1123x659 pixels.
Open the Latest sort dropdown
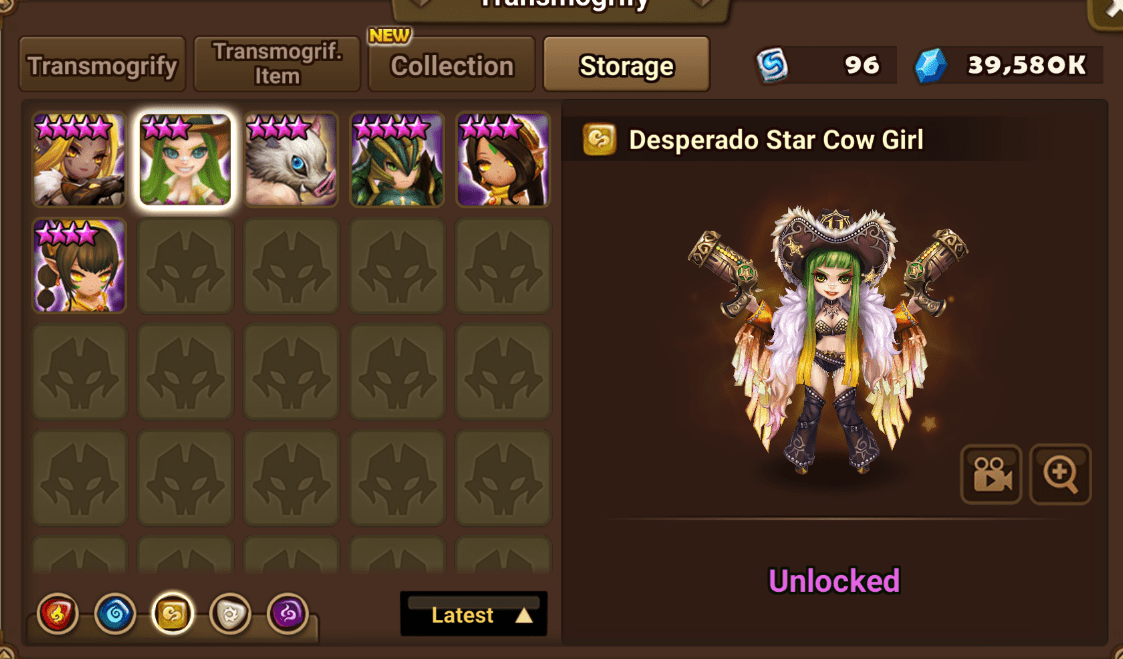click(x=474, y=615)
